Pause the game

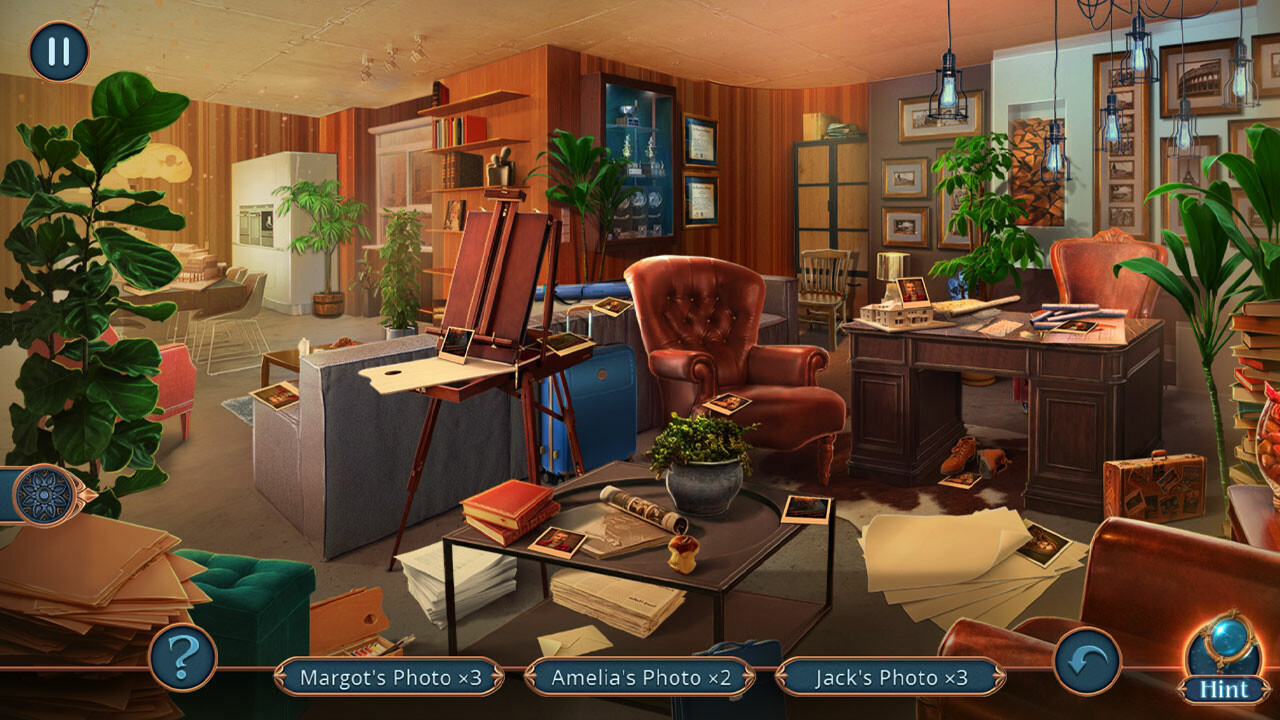(x=57, y=49)
